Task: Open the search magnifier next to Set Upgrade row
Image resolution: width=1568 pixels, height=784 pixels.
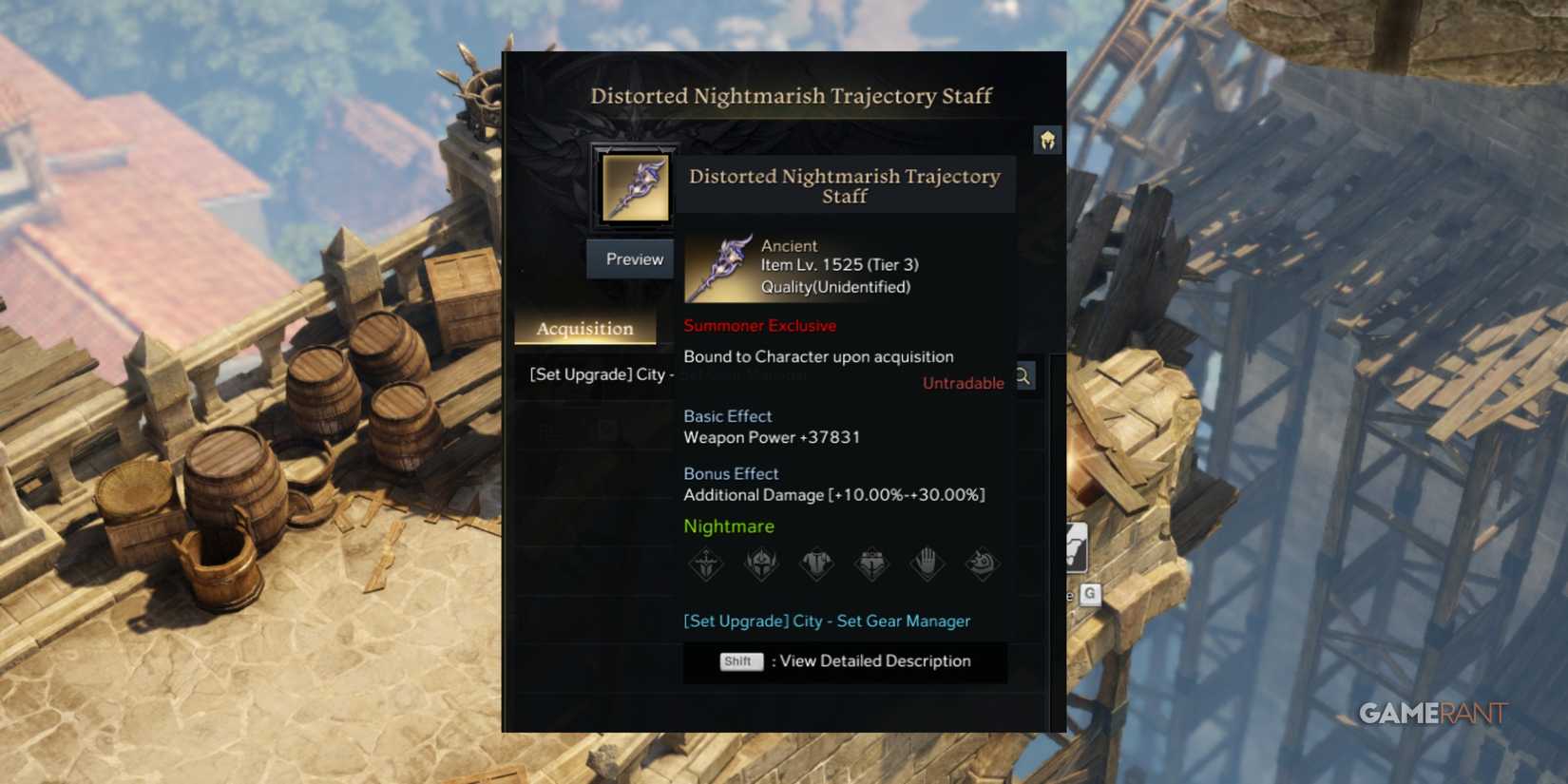Action: click(x=1023, y=376)
